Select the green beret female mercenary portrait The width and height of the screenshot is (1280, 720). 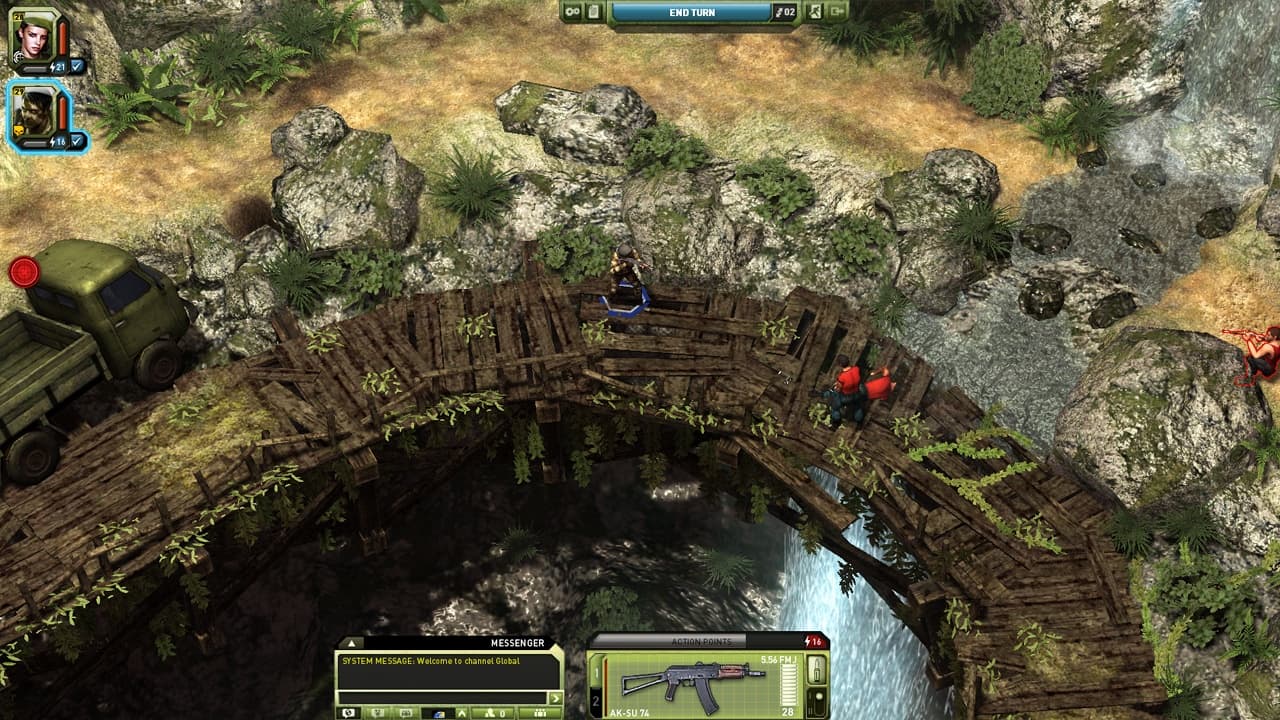tap(31, 36)
